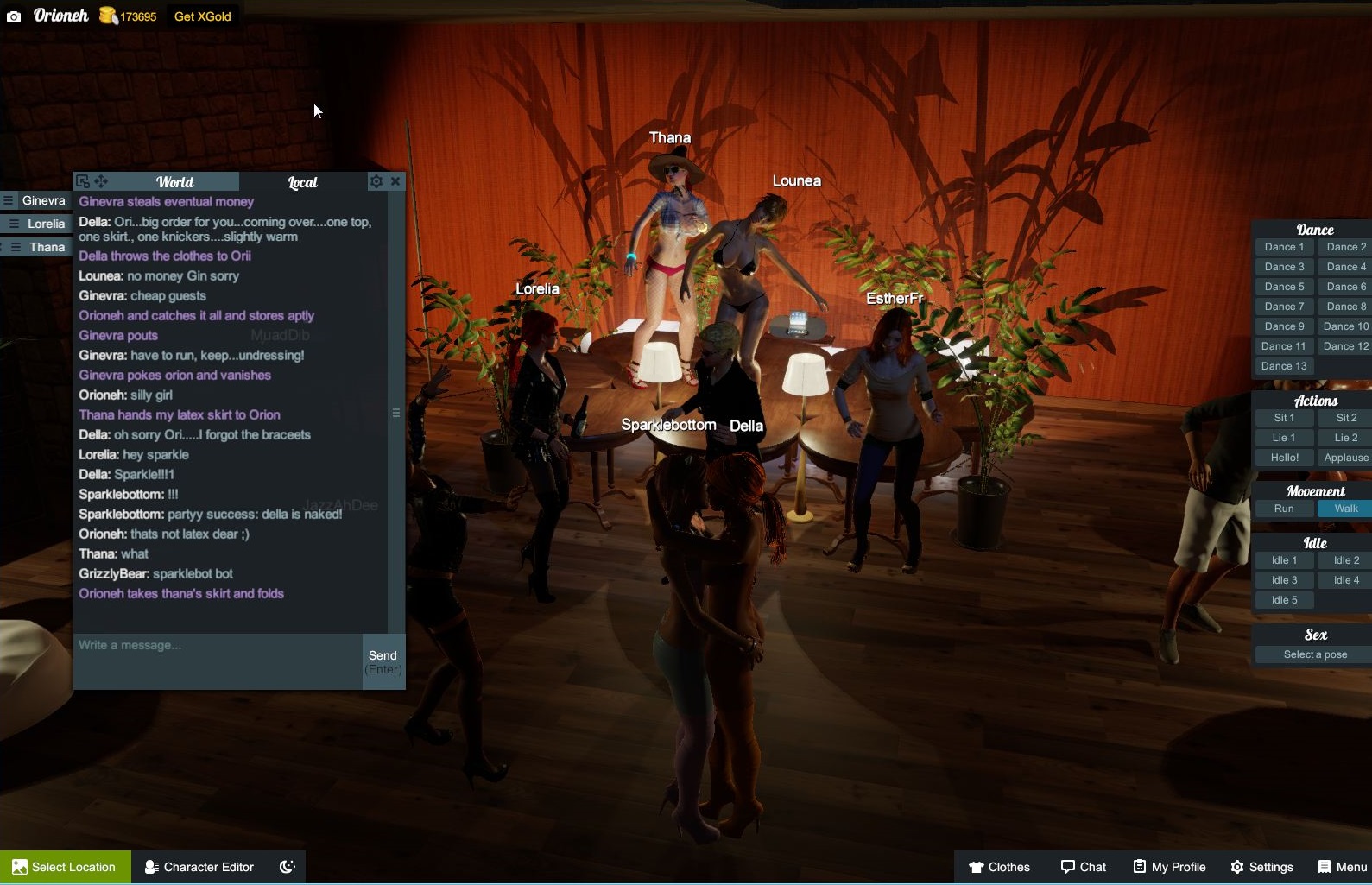Open Select a pose under Sex
Screen dimensions: 1372x885
[1312, 654]
